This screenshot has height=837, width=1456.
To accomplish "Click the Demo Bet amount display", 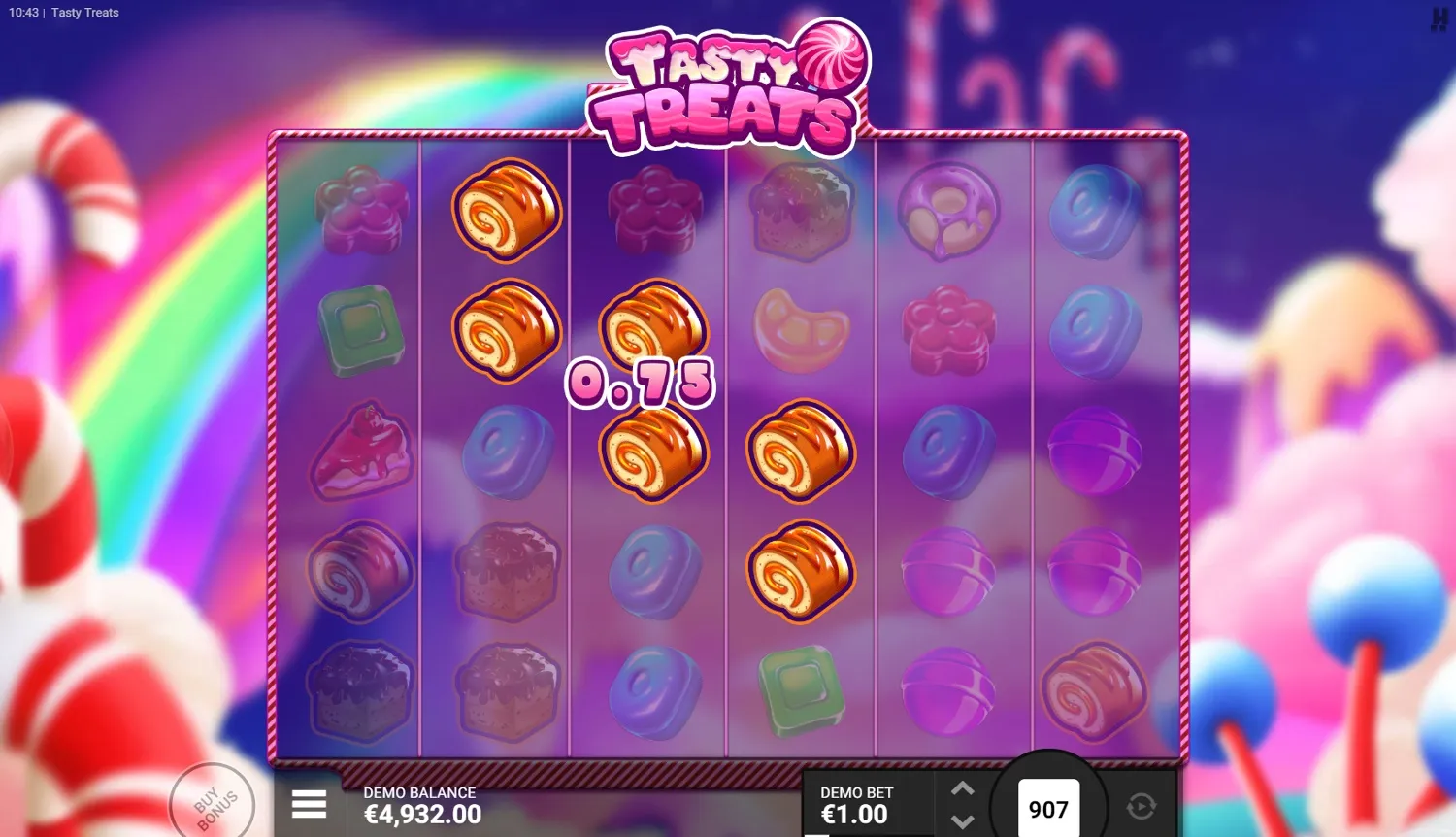I will coord(852,816).
